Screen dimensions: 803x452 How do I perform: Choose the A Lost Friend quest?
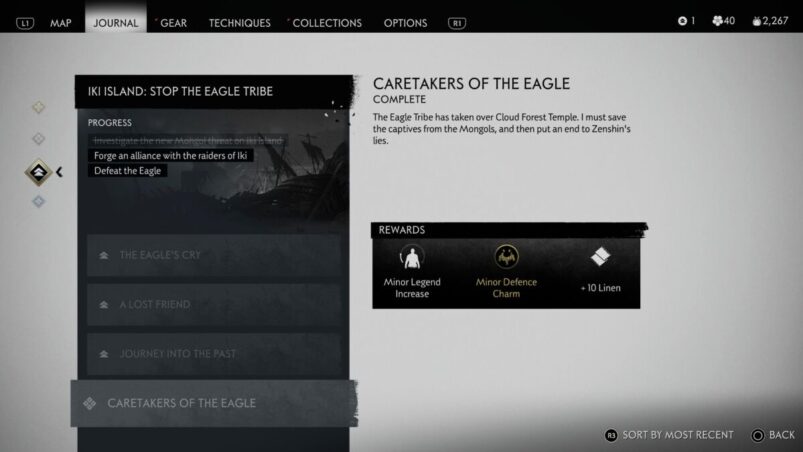tap(213, 304)
